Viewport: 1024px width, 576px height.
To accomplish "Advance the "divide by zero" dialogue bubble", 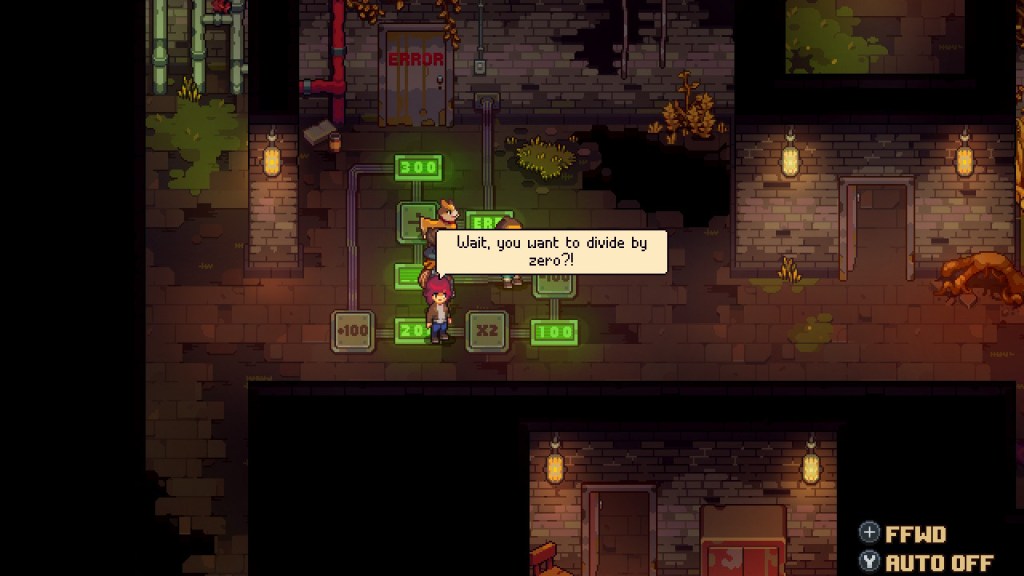I will point(551,251).
